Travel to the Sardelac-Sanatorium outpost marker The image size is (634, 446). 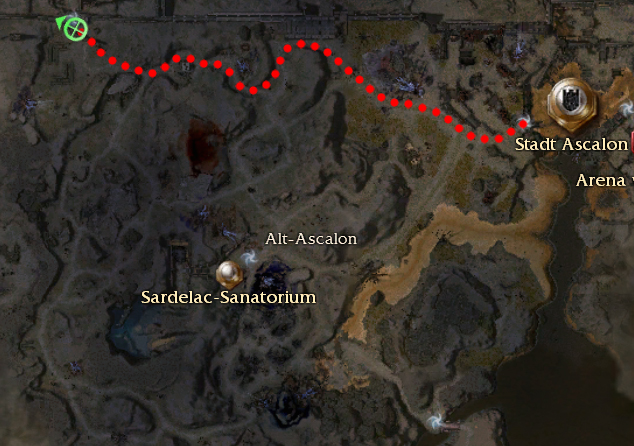pos(230,271)
